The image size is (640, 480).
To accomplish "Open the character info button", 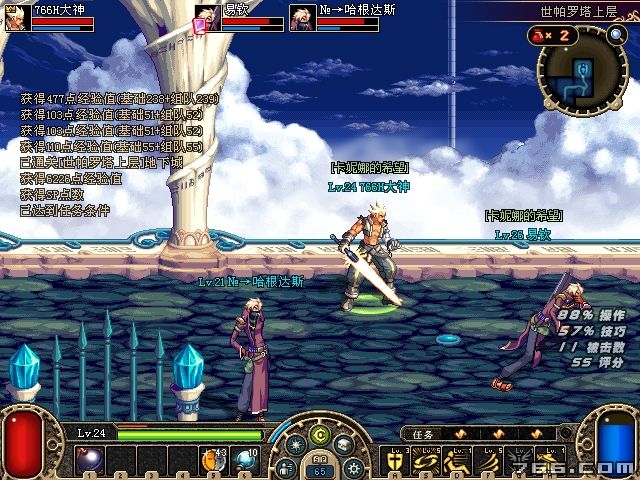I will coord(287,466).
